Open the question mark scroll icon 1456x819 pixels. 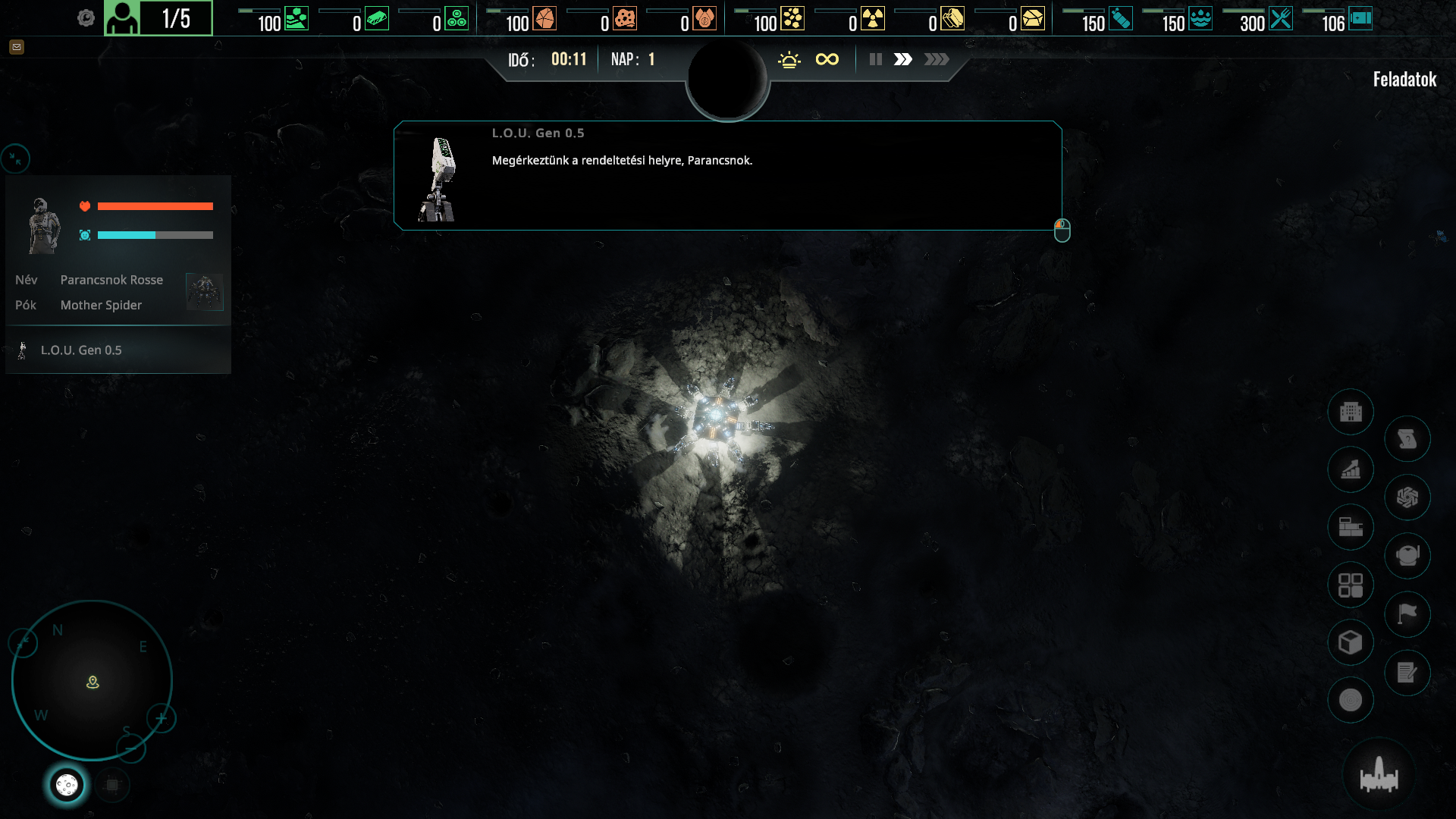coord(1407,439)
